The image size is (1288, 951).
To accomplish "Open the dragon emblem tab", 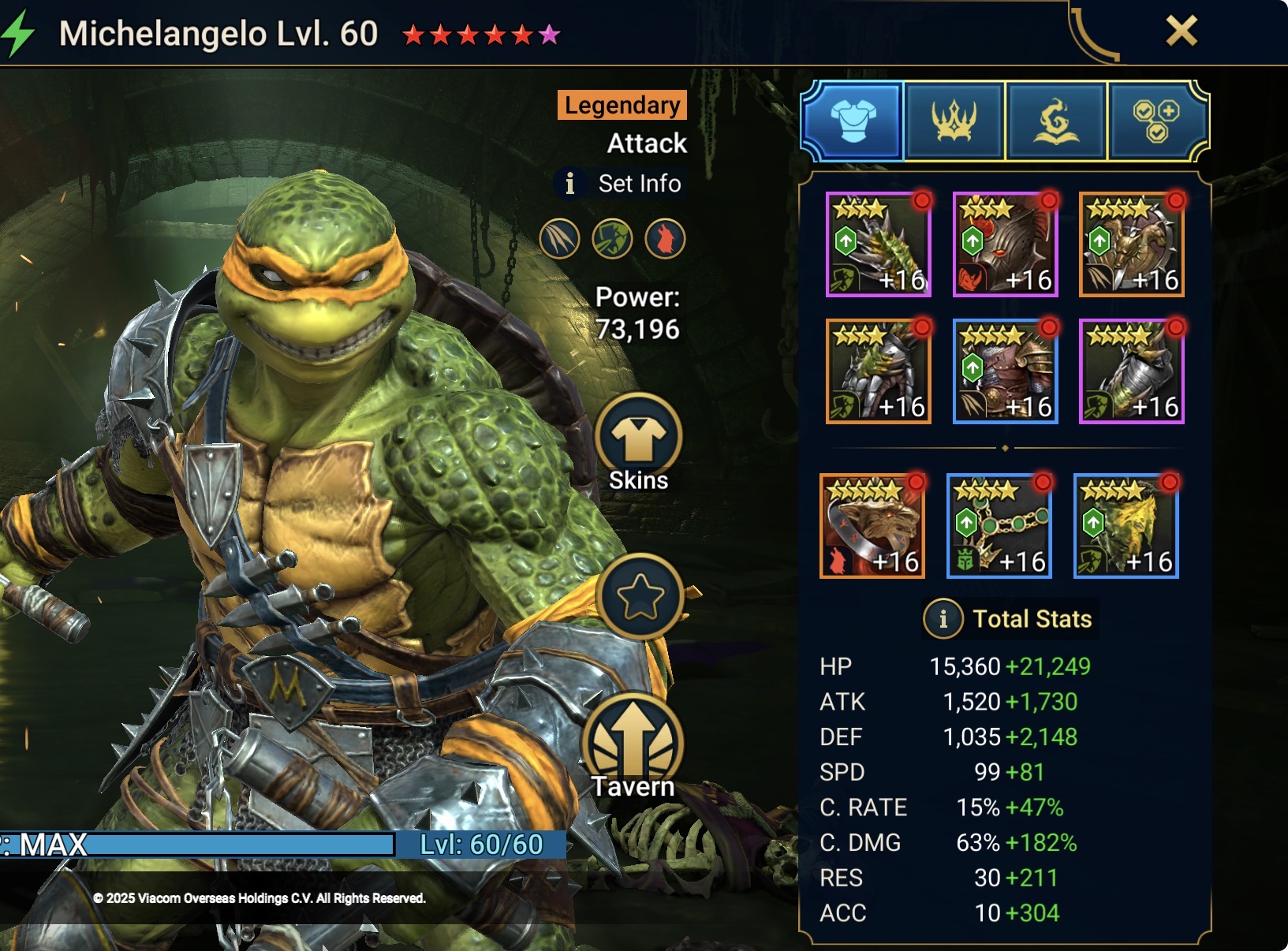I will coord(1055,121).
